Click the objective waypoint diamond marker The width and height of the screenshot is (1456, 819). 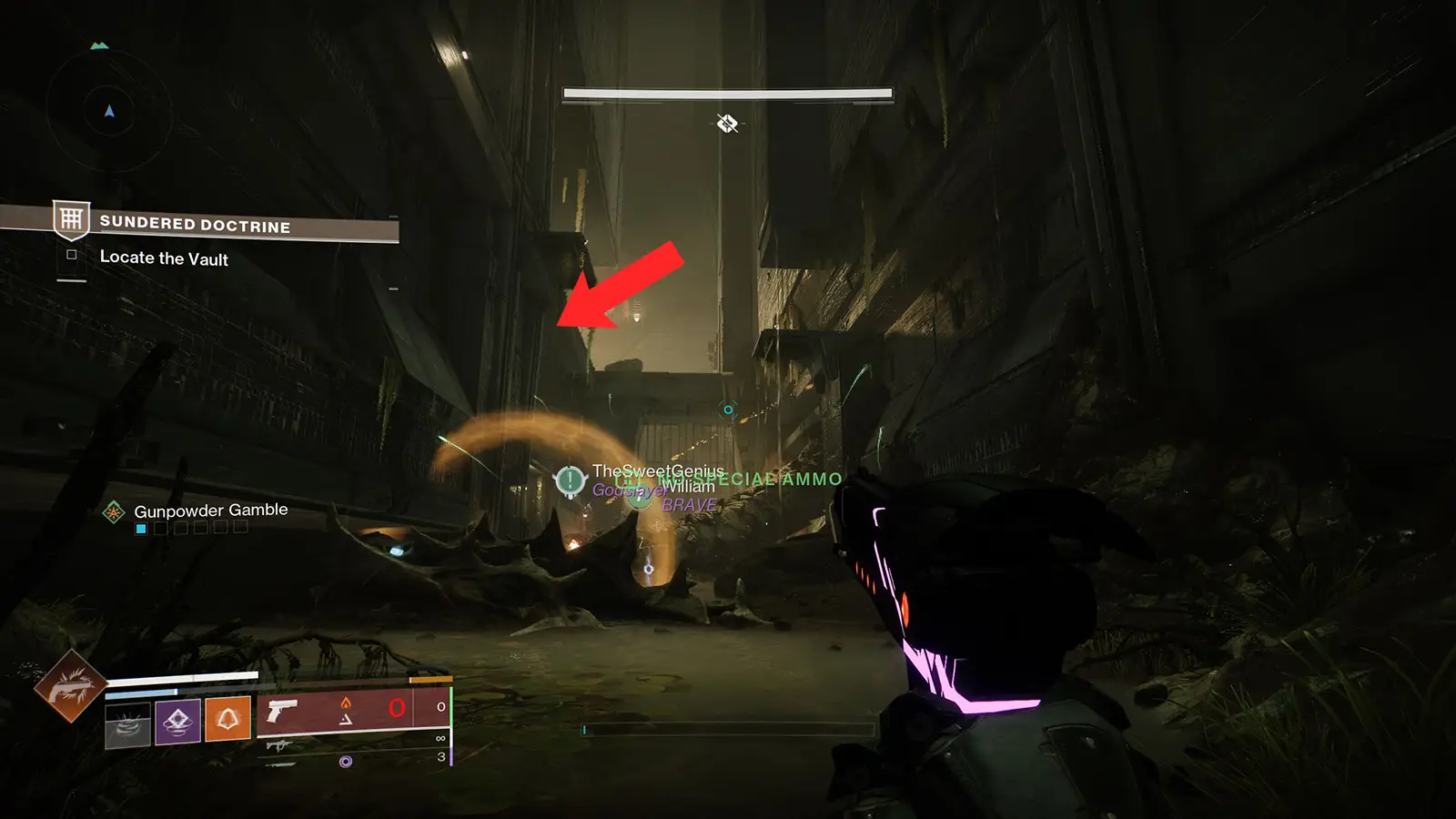727,123
